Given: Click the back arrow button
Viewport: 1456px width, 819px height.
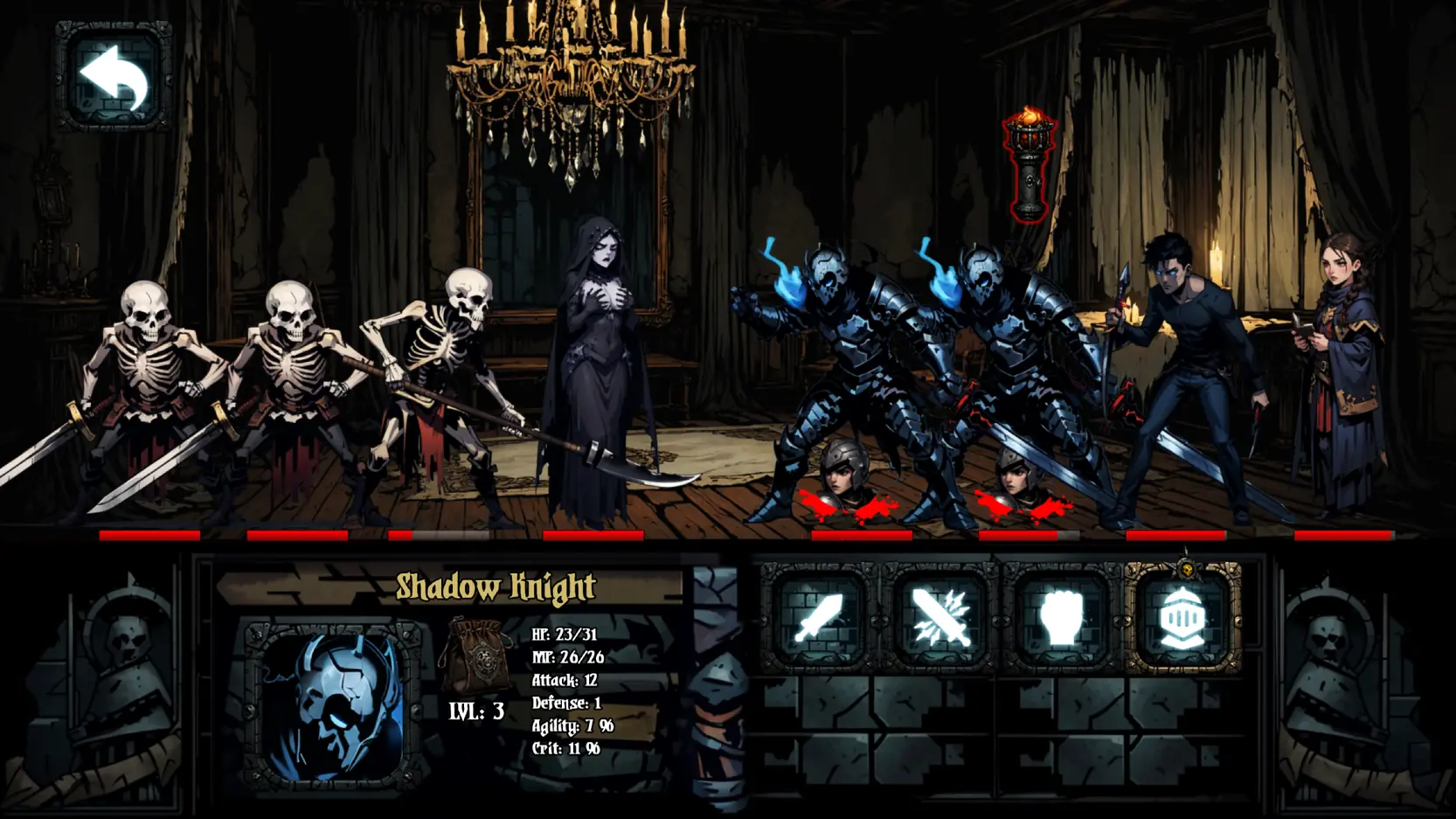Looking at the screenshot, I should (114, 77).
